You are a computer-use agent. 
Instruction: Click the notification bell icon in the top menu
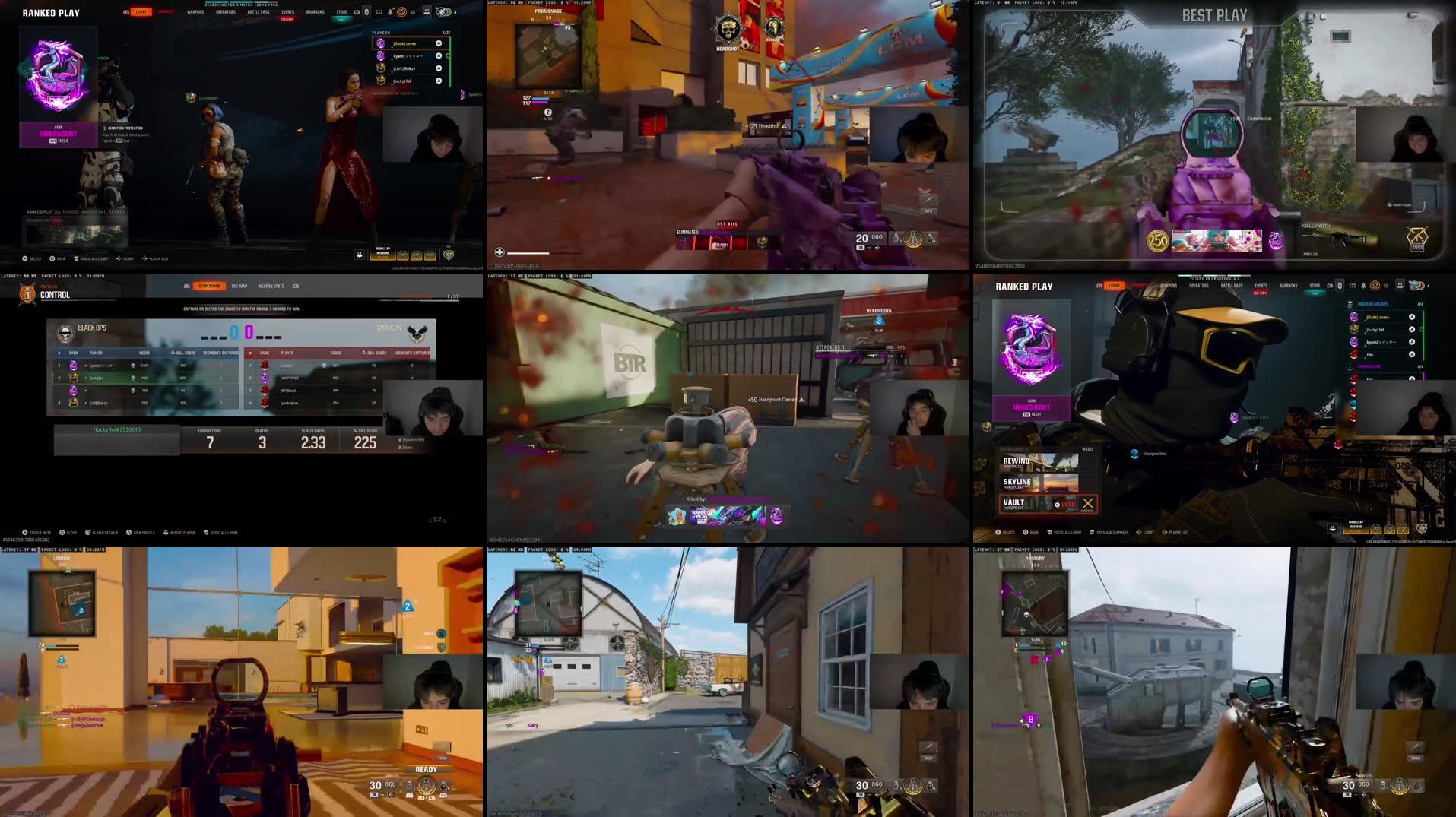[x=390, y=11]
